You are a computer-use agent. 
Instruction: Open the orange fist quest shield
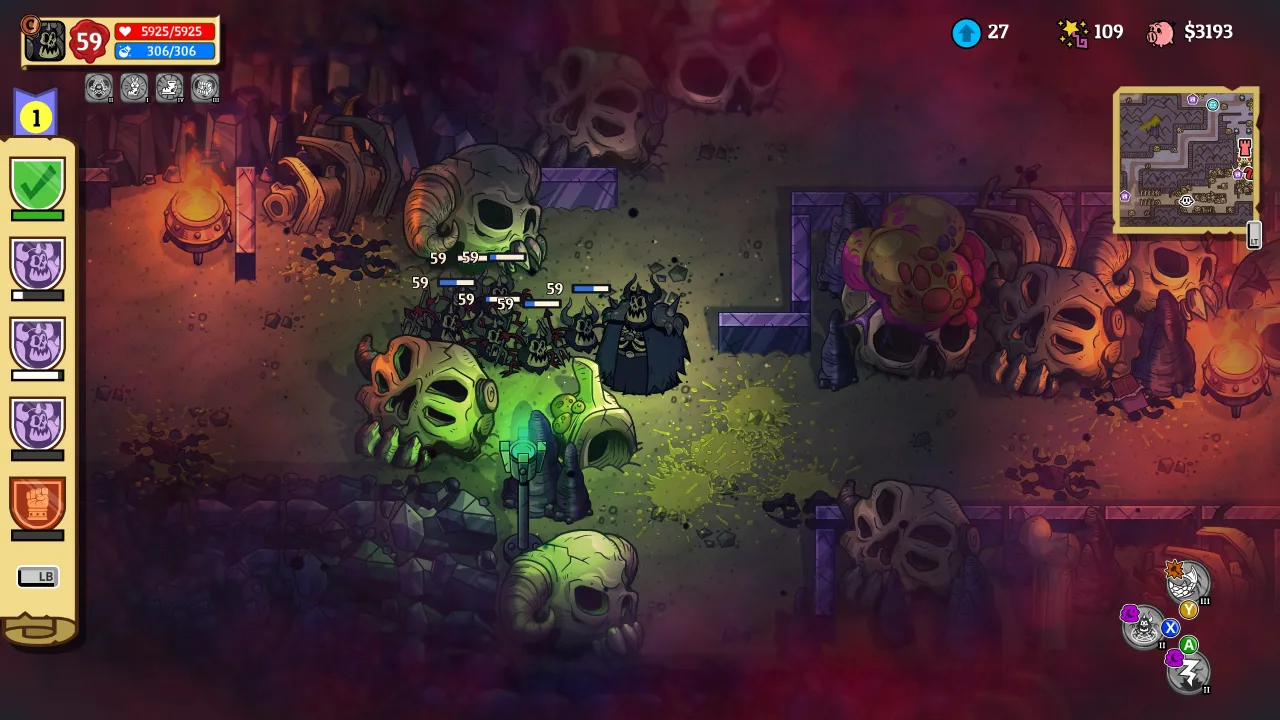tap(38, 503)
